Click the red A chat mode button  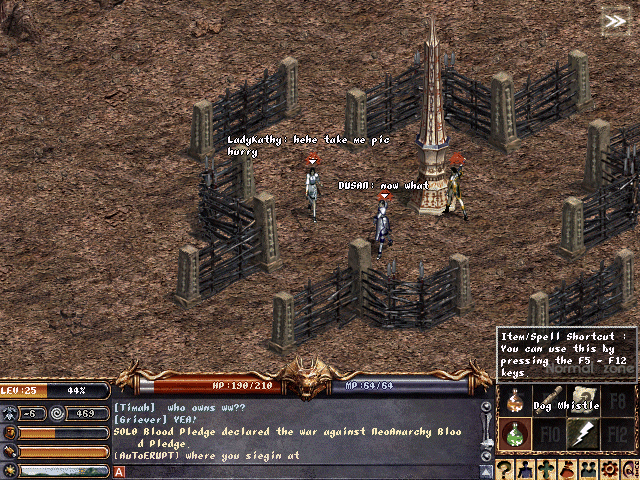119,471
